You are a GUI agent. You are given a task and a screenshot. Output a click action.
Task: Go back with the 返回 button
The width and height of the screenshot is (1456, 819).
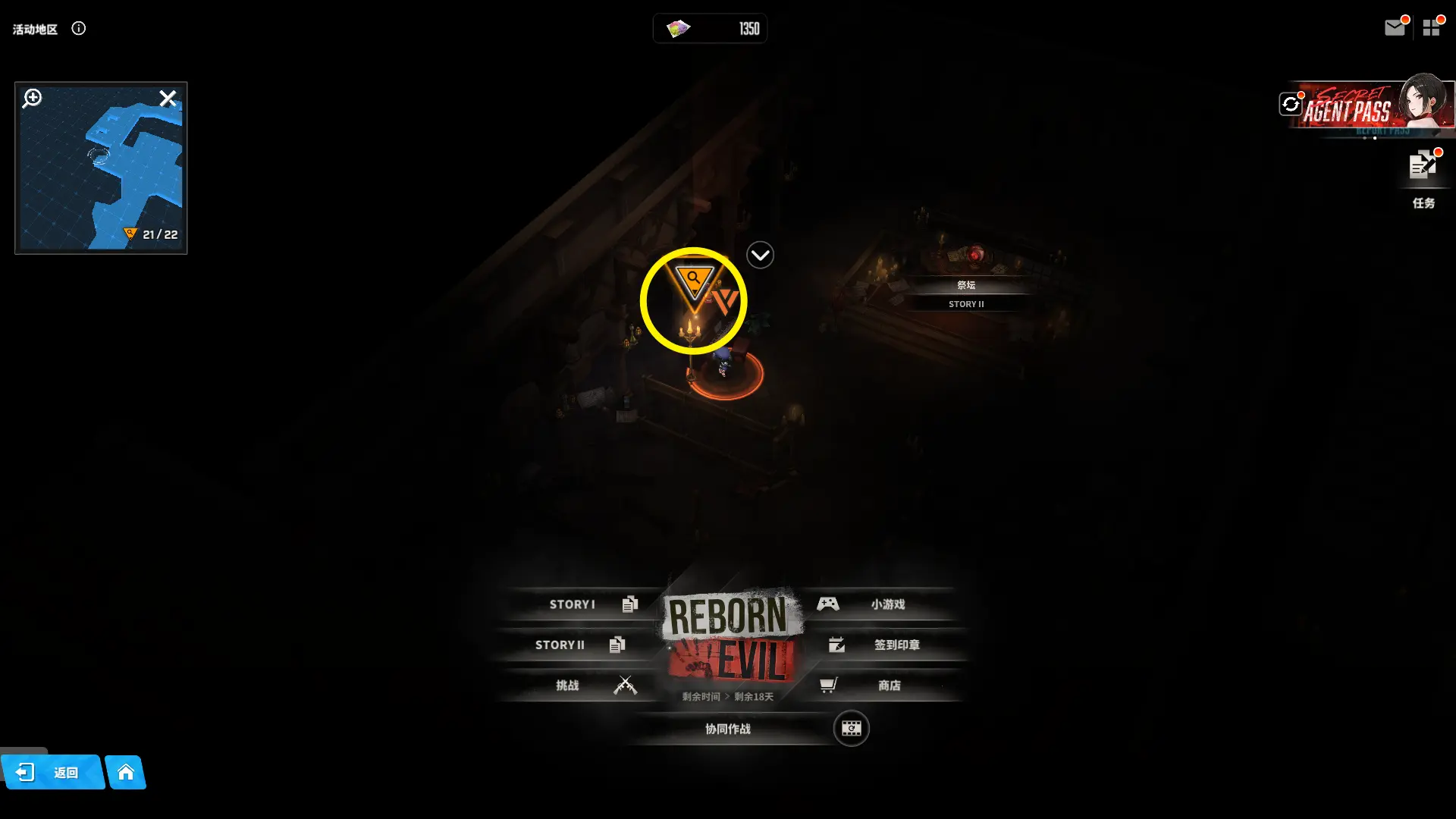tap(52, 772)
